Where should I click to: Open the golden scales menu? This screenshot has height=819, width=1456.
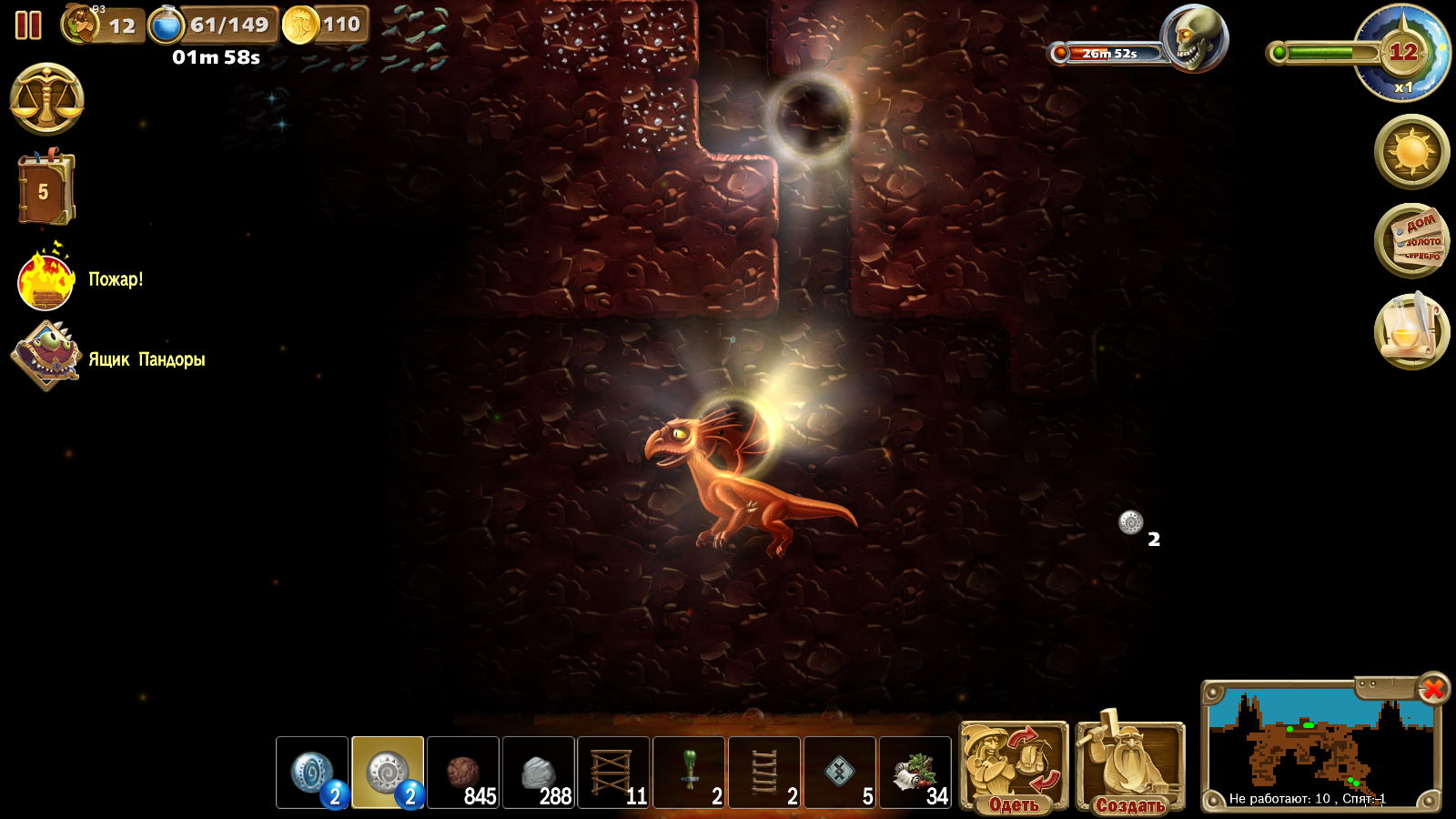click(x=47, y=99)
